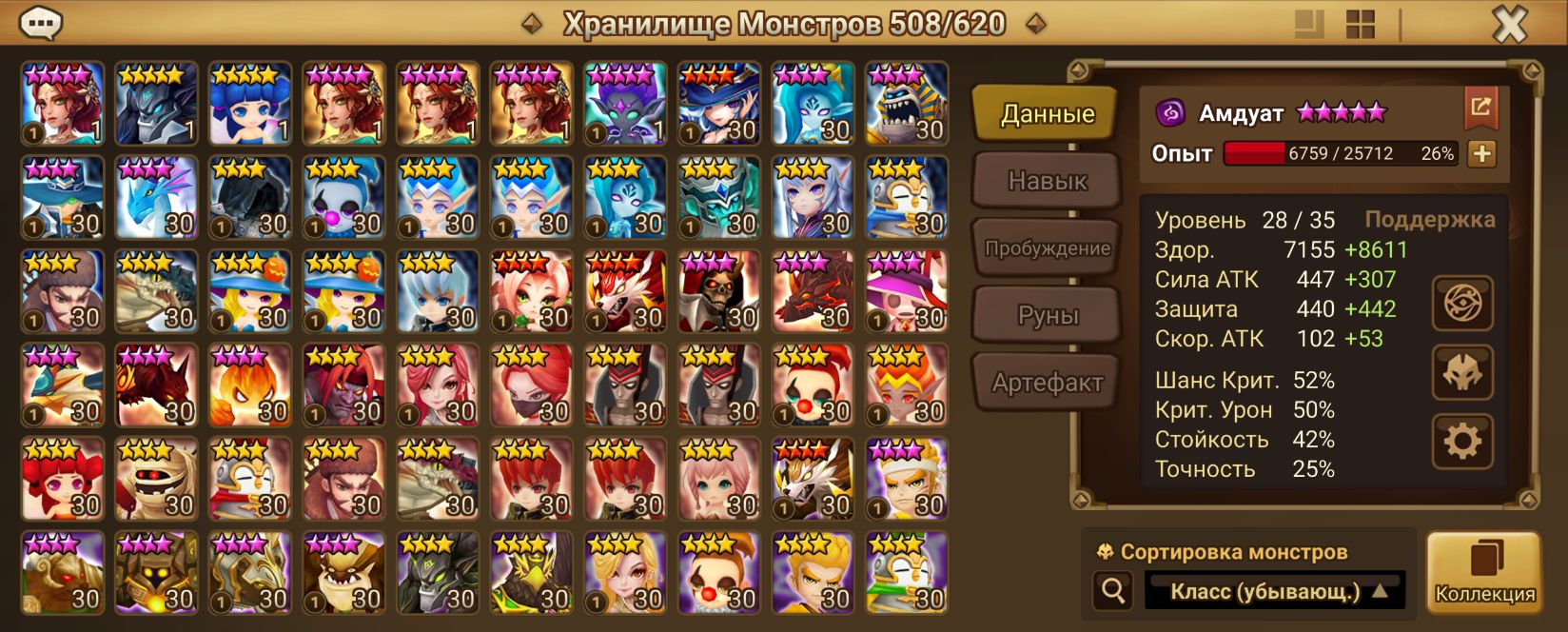Switch to the four-square grid view
1568x632 pixels.
[x=1361, y=25]
